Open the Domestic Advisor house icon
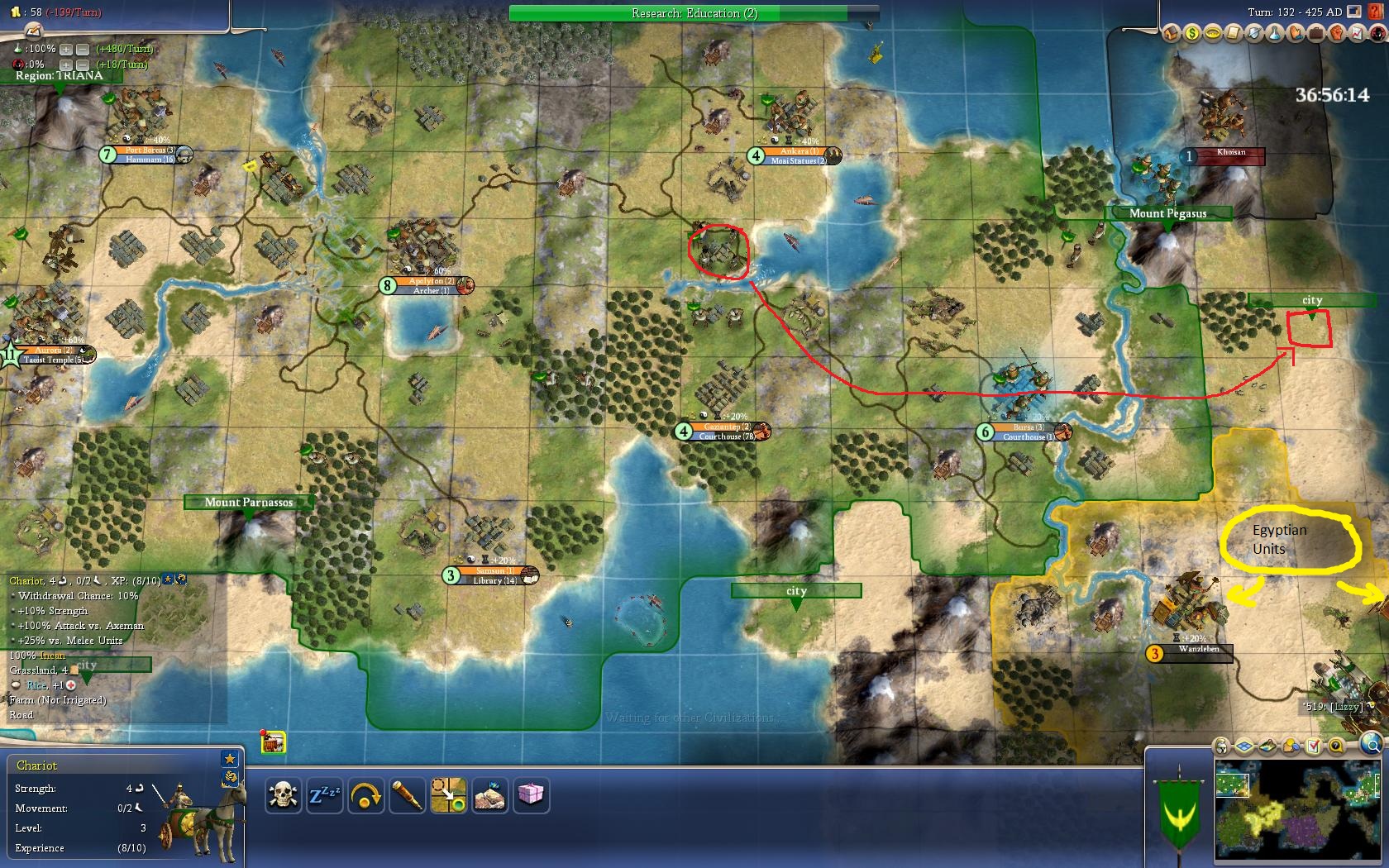1389x868 pixels. point(1171,34)
